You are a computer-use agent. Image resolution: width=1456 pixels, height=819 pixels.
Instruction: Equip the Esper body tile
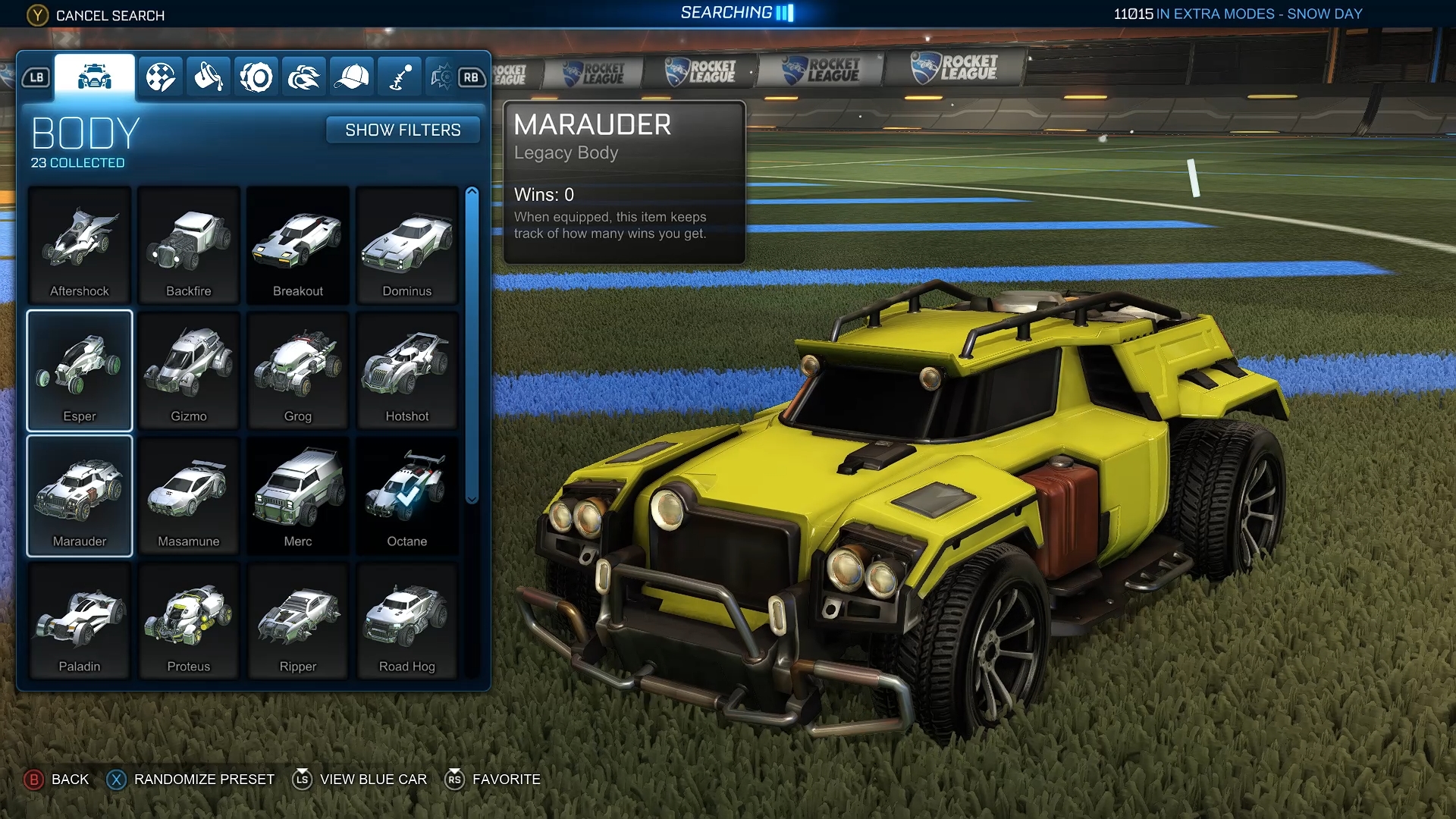click(80, 371)
